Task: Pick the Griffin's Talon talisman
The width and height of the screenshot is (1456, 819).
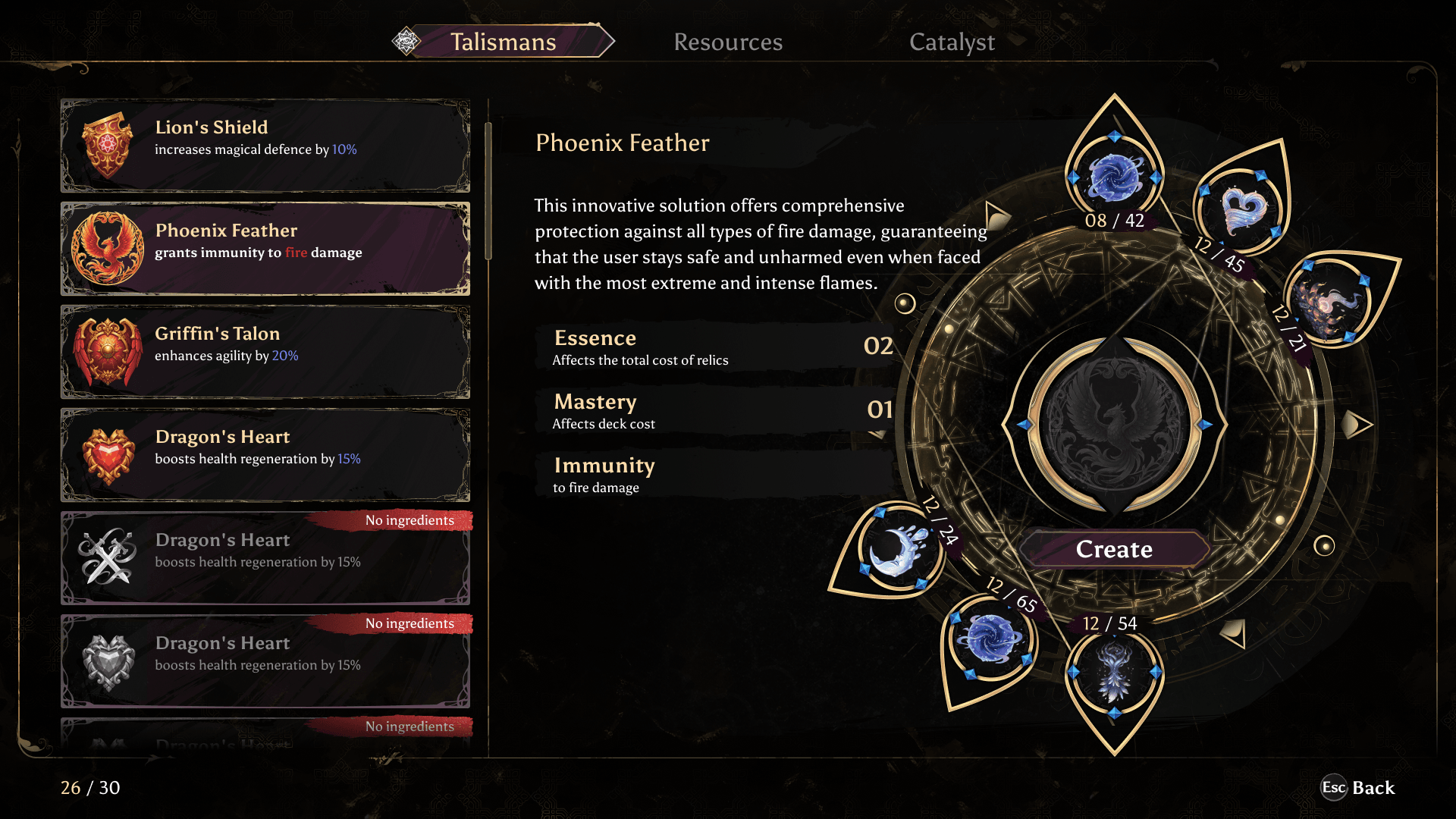Action: (265, 352)
